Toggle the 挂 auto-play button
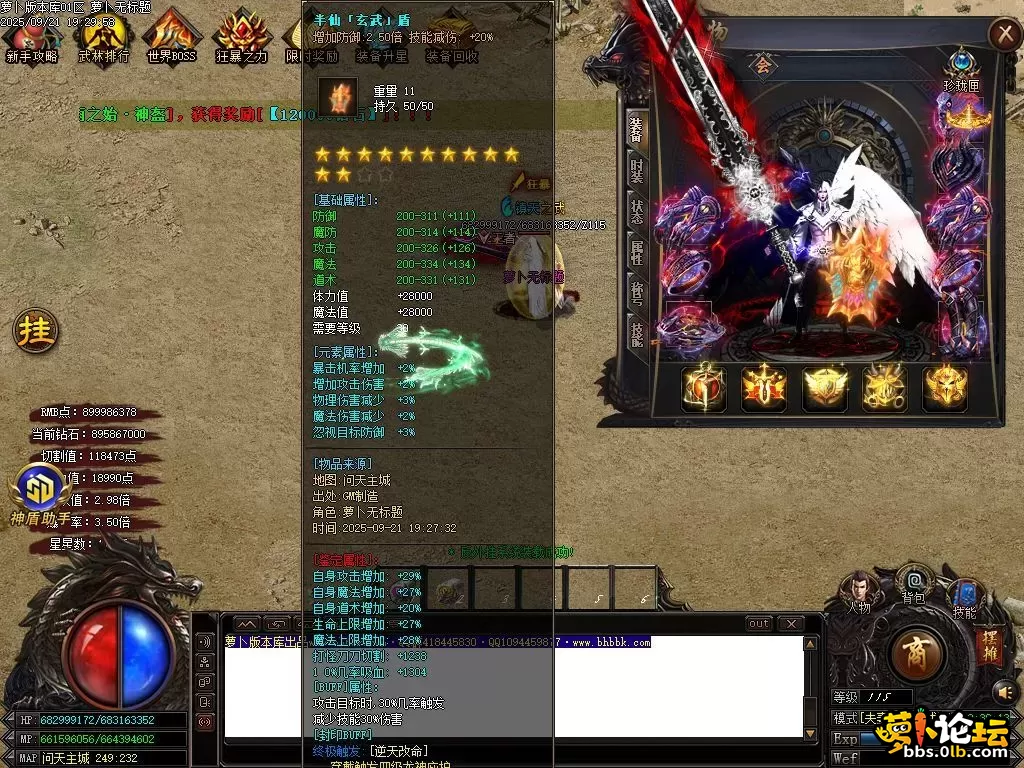 pyautogui.click(x=35, y=332)
